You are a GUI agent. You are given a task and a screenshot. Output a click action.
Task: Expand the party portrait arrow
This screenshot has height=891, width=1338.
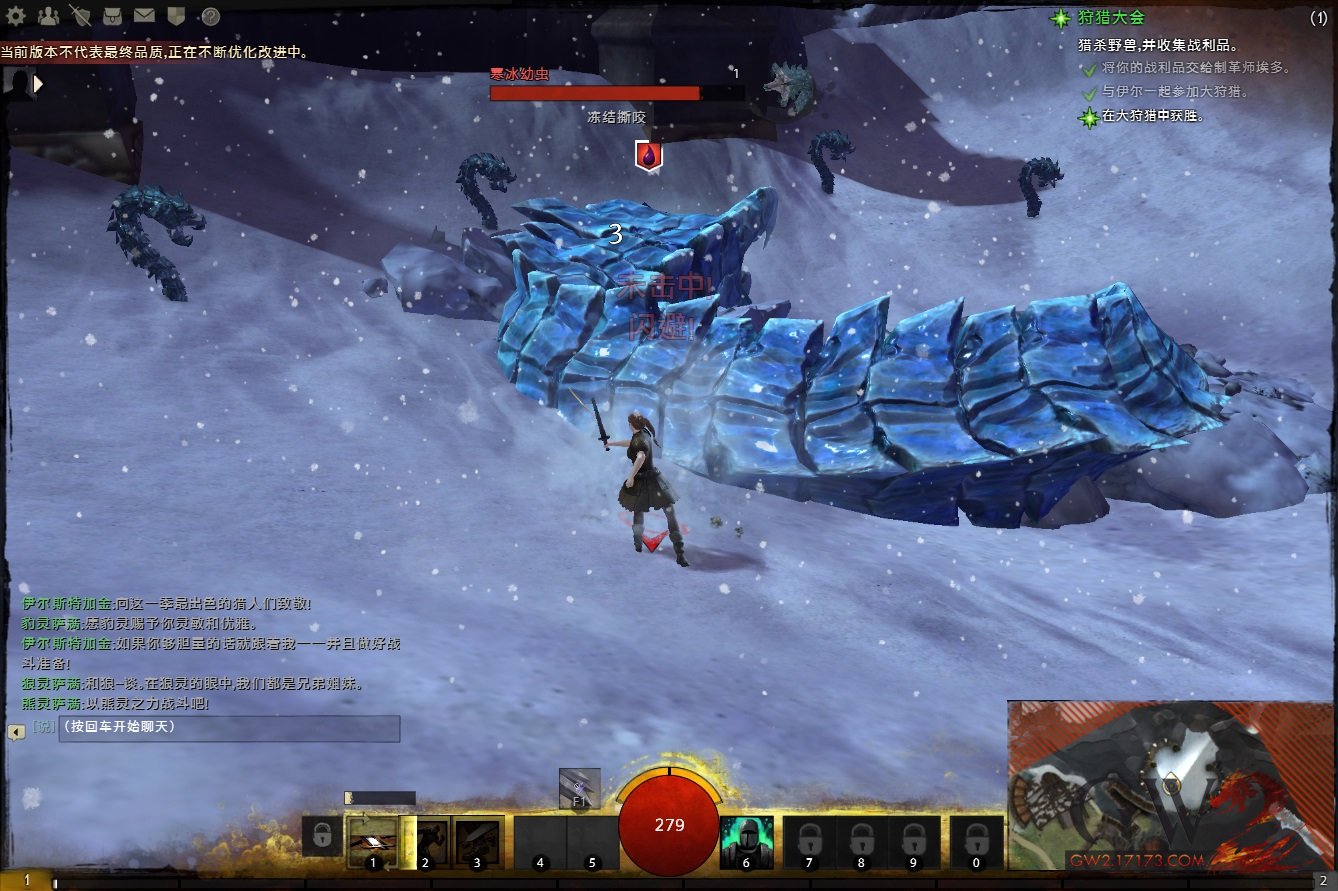39,85
